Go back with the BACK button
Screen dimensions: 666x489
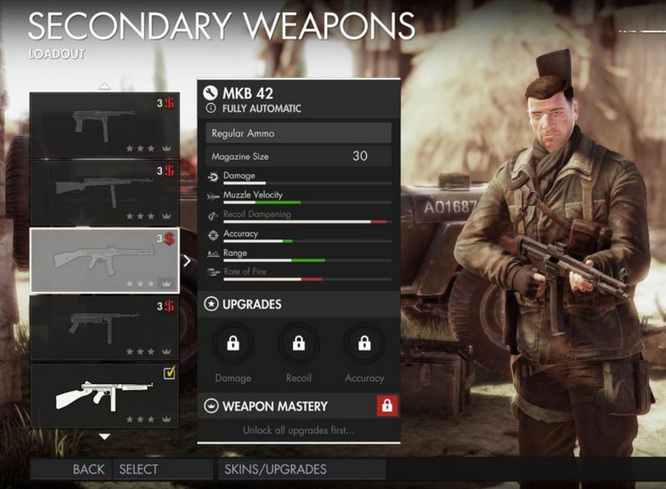tap(88, 469)
